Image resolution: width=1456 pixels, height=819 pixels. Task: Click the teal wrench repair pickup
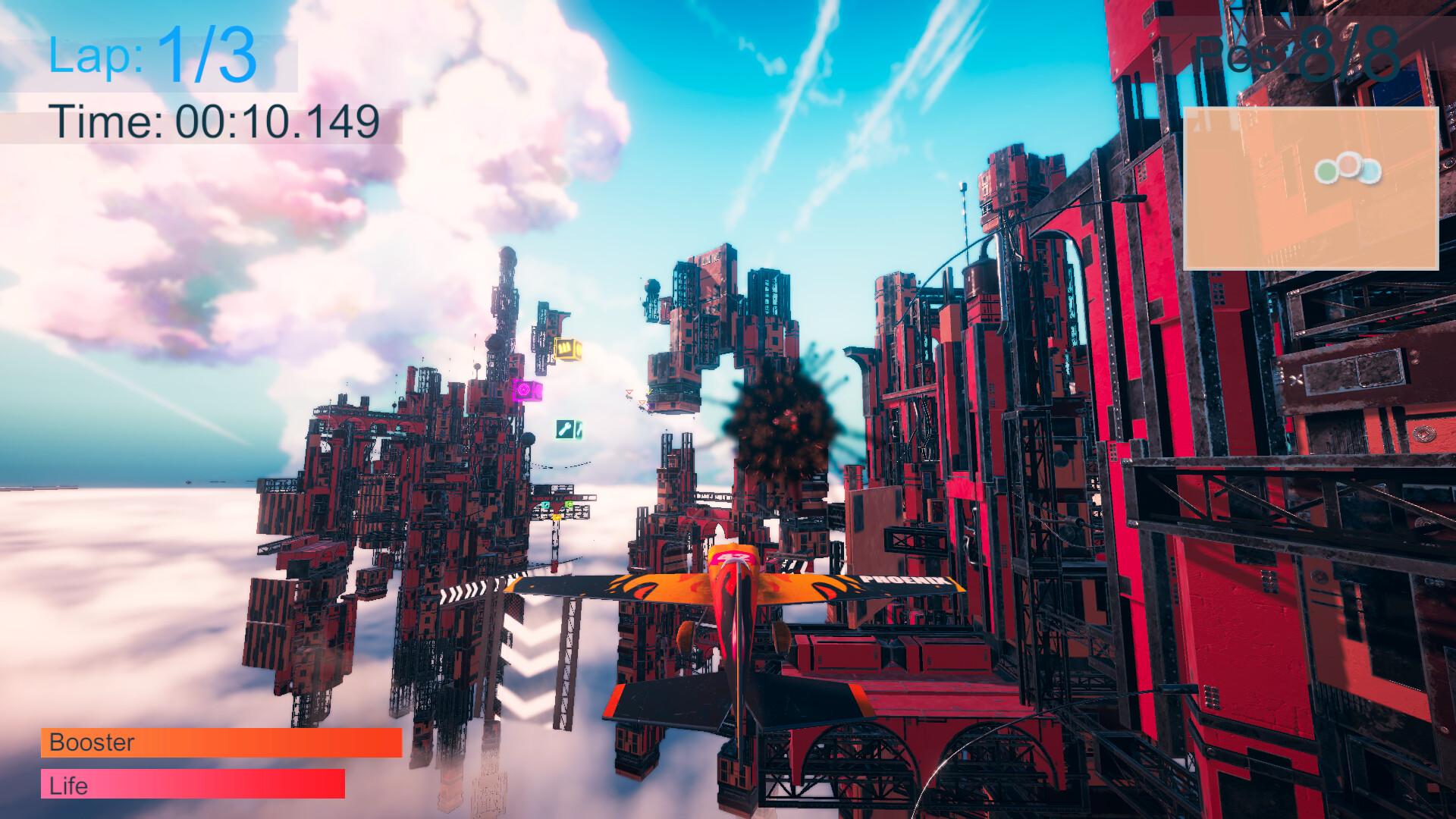coord(566,430)
